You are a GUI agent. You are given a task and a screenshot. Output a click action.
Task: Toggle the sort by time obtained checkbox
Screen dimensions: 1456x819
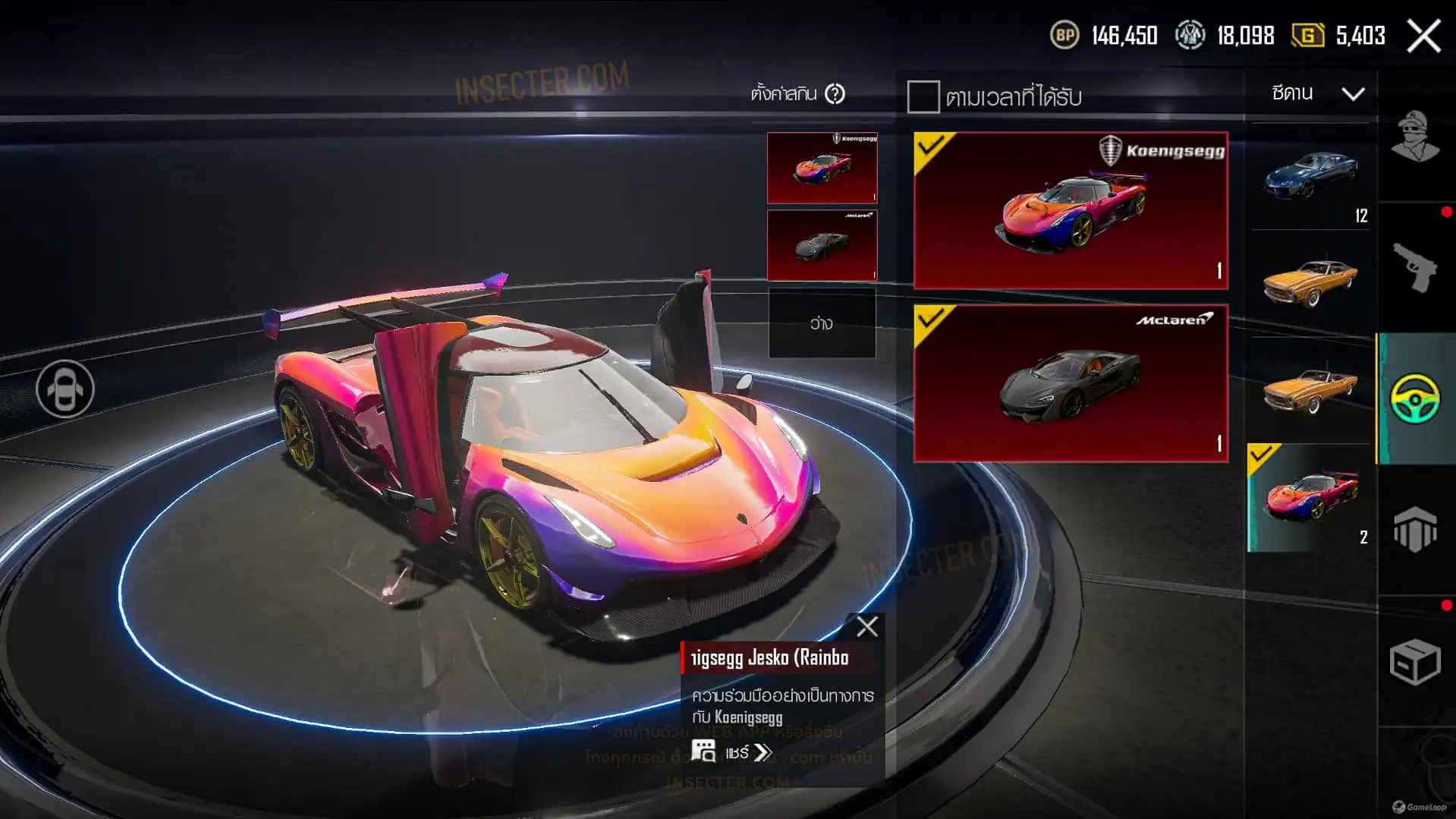[x=923, y=97]
